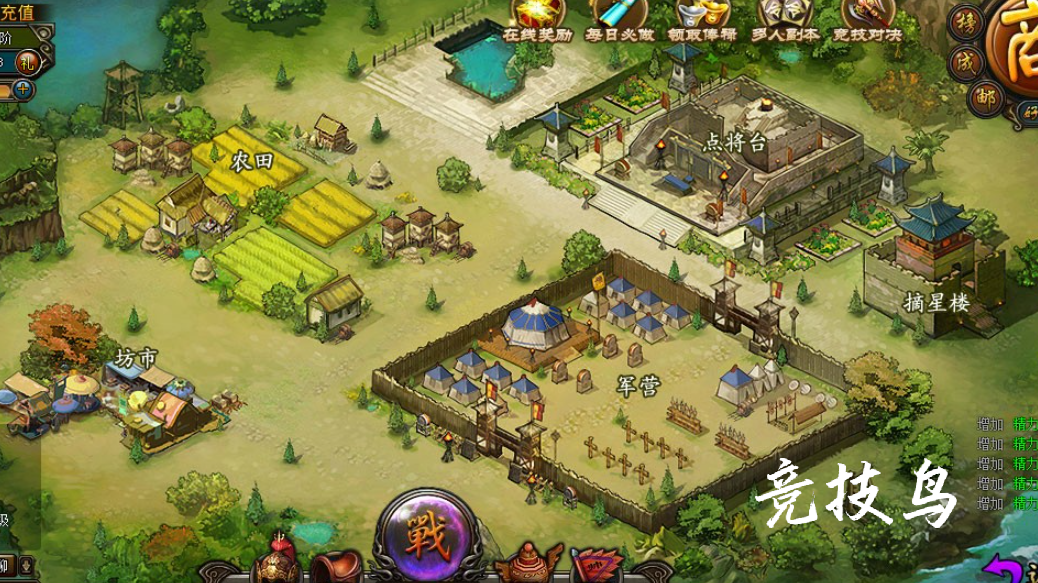This screenshot has width=1038, height=583.
Task: Open the 每日 daily scroll icon
Action: pos(617,15)
